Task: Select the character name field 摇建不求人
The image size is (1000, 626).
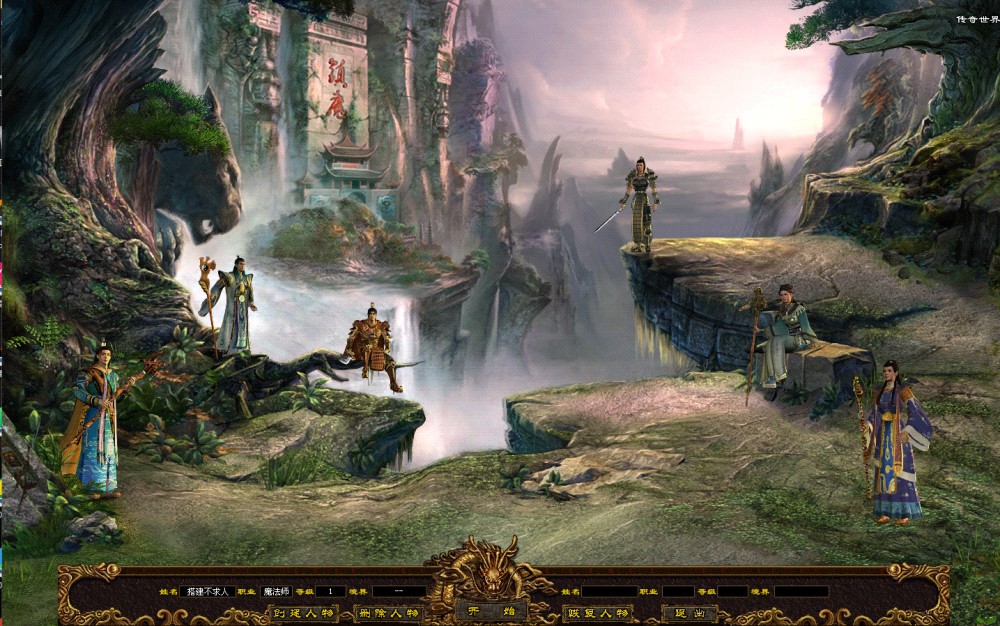Action: (207, 591)
